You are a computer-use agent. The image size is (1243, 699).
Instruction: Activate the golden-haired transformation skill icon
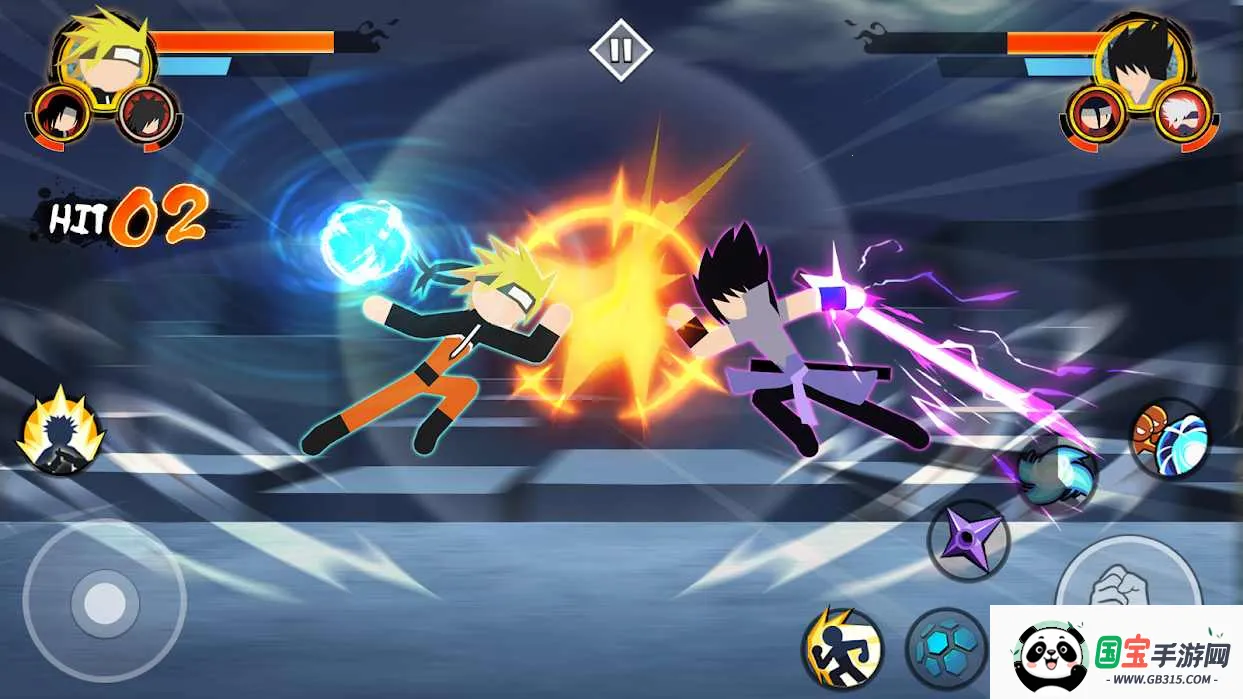point(61,432)
